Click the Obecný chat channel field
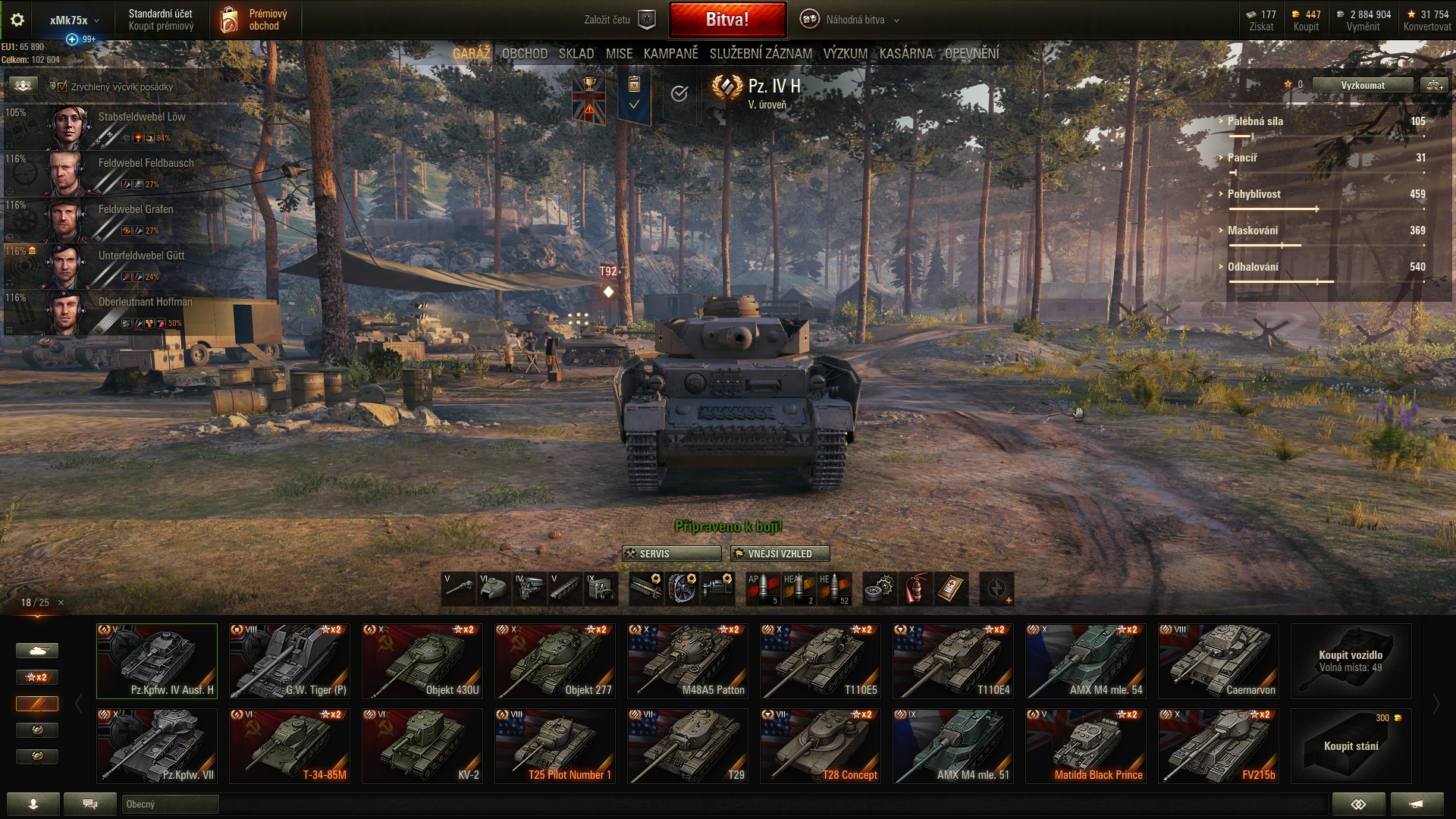This screenshot has width=1456, height=819. tap(170, 804)
